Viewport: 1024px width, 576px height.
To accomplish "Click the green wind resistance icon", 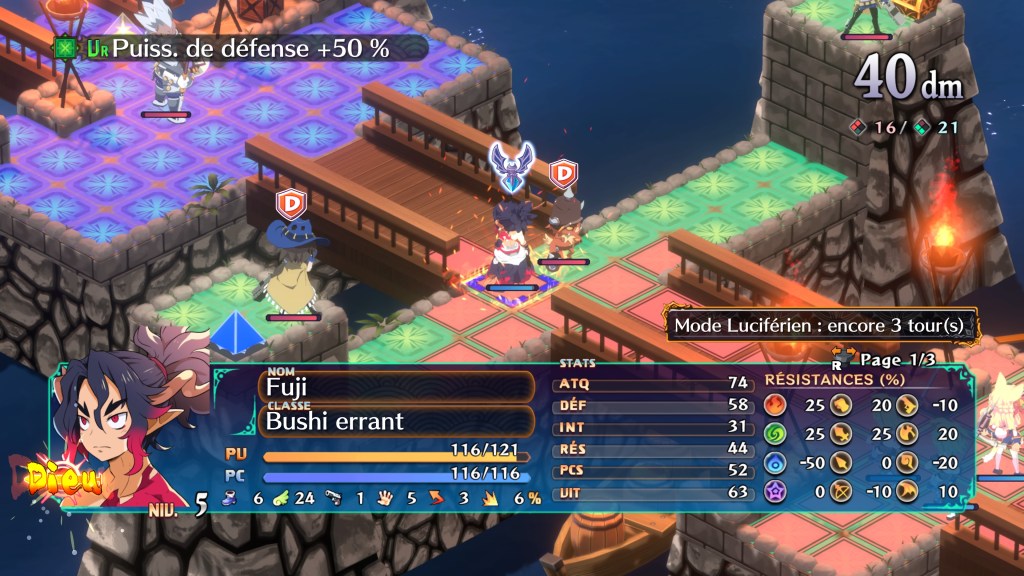I will pyautogui.click(x=775, y=434).
